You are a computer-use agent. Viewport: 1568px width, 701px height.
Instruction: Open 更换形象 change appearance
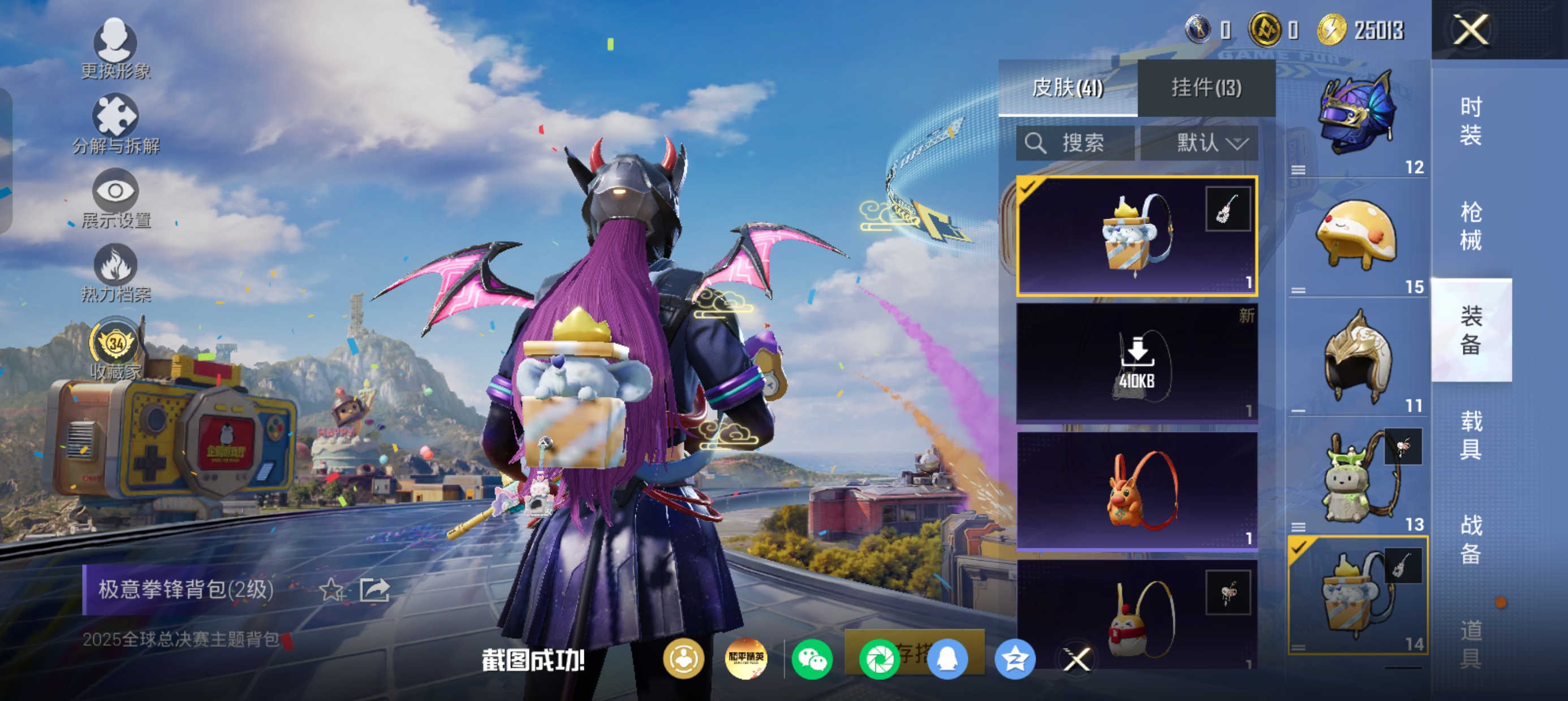pos(115,49)
